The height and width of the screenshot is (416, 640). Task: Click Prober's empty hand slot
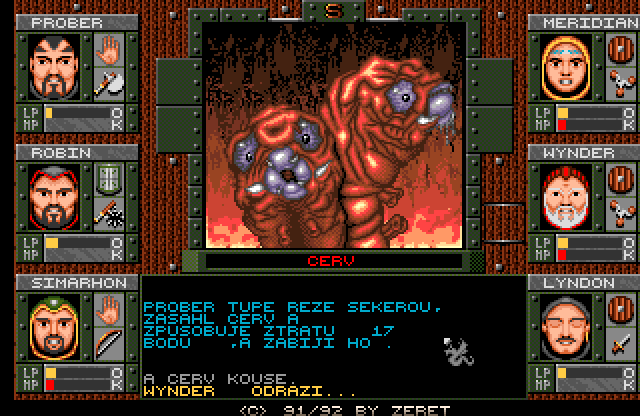pyautogui.click(x=107, y=50)
